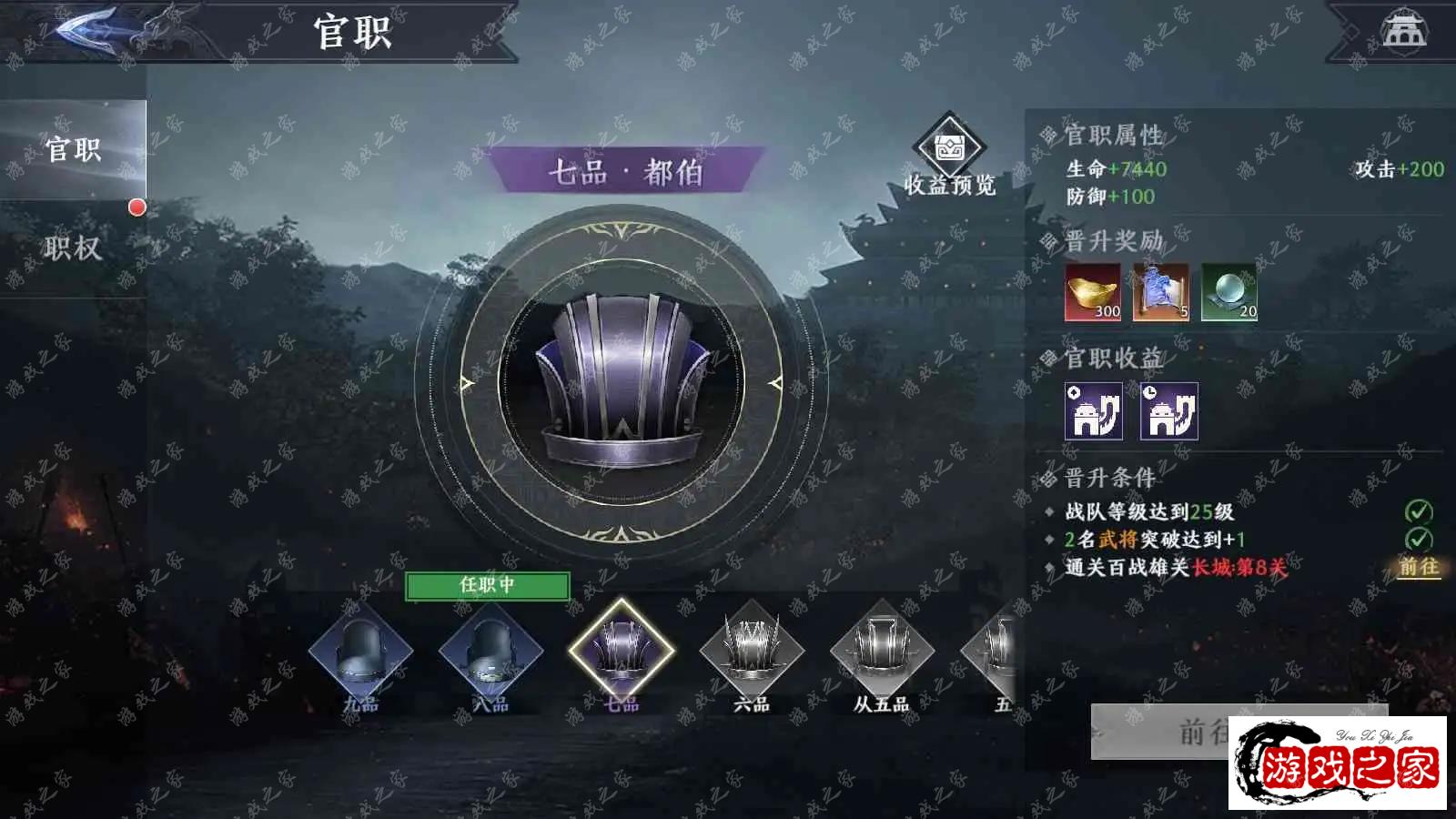Inspect the gold ingot reward icon
This screenshot has width=1456, height=819.
coord(1093,292)
